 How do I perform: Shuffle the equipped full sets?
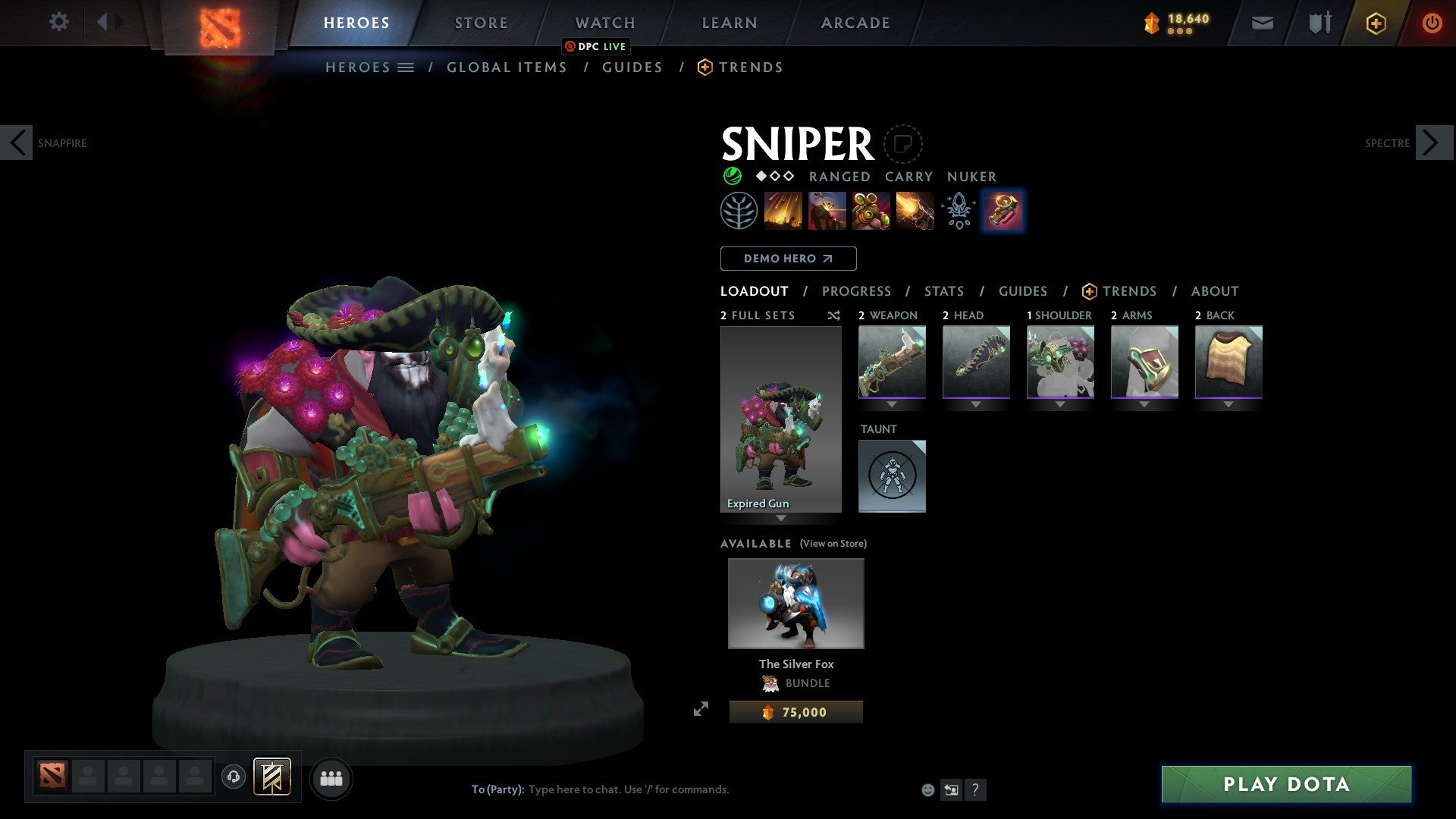[833, 315]
